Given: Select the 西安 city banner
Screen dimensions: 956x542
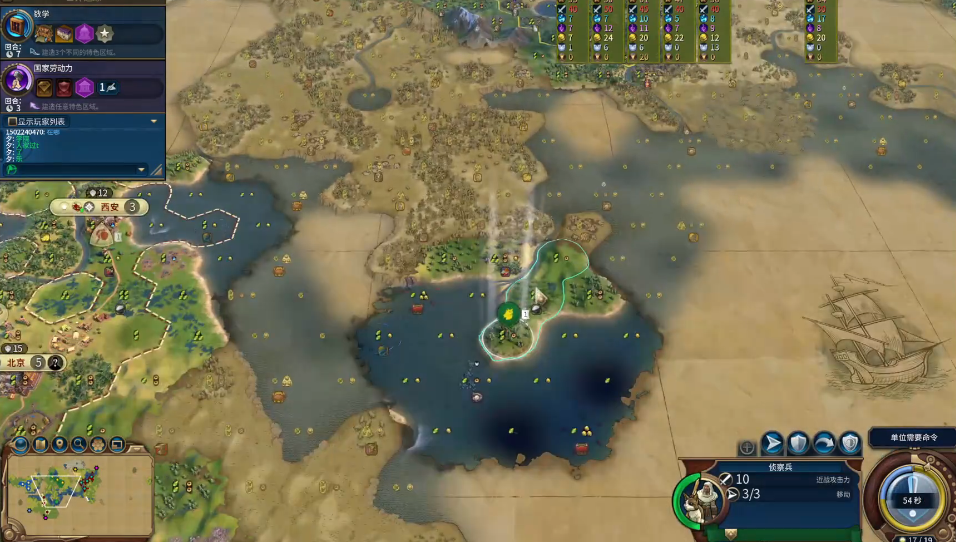Looking at the screenshot, I should pyautogui.click(x=109, y=207).
